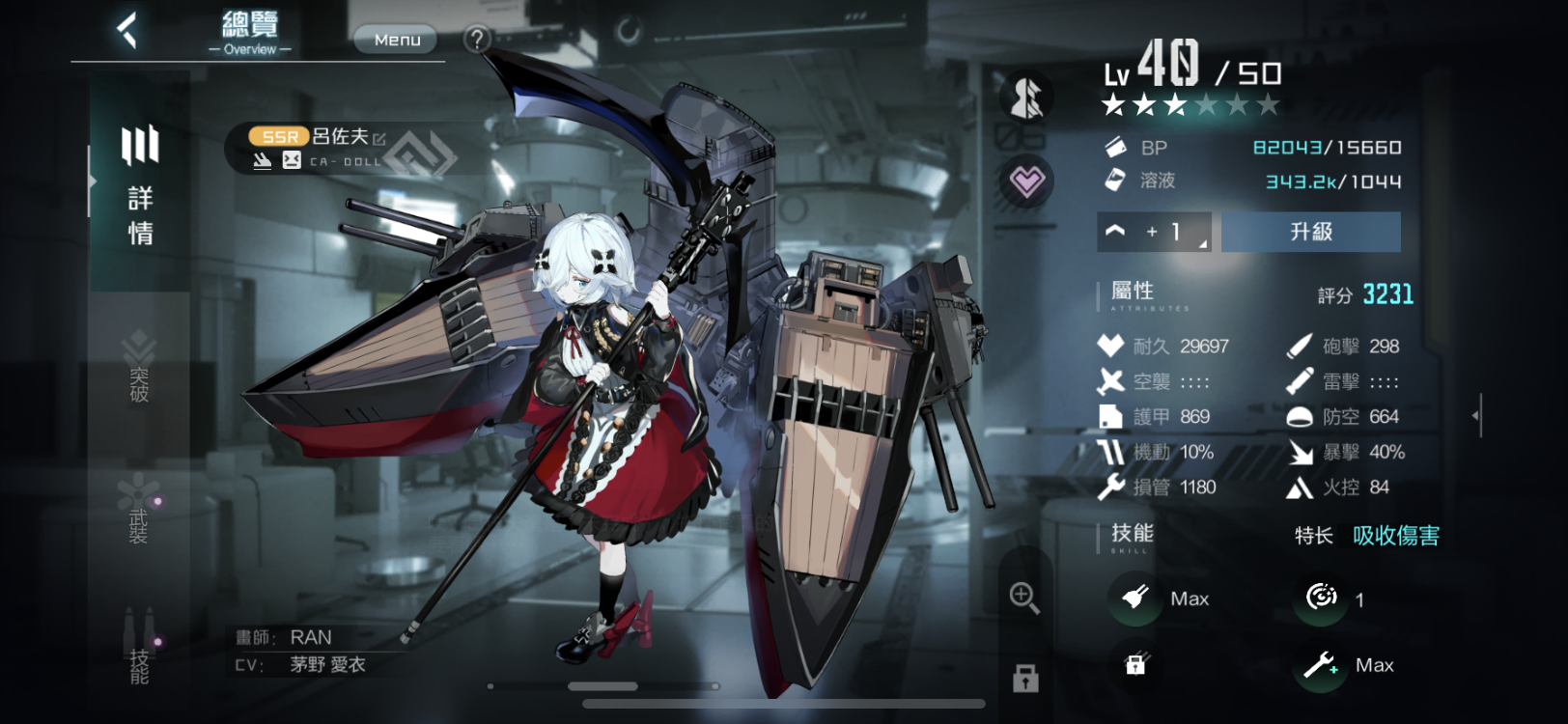Select the locked skill slot
Image resolution: width=1568 pixels, height=724 pixels.
click(x=1135, y=664)
